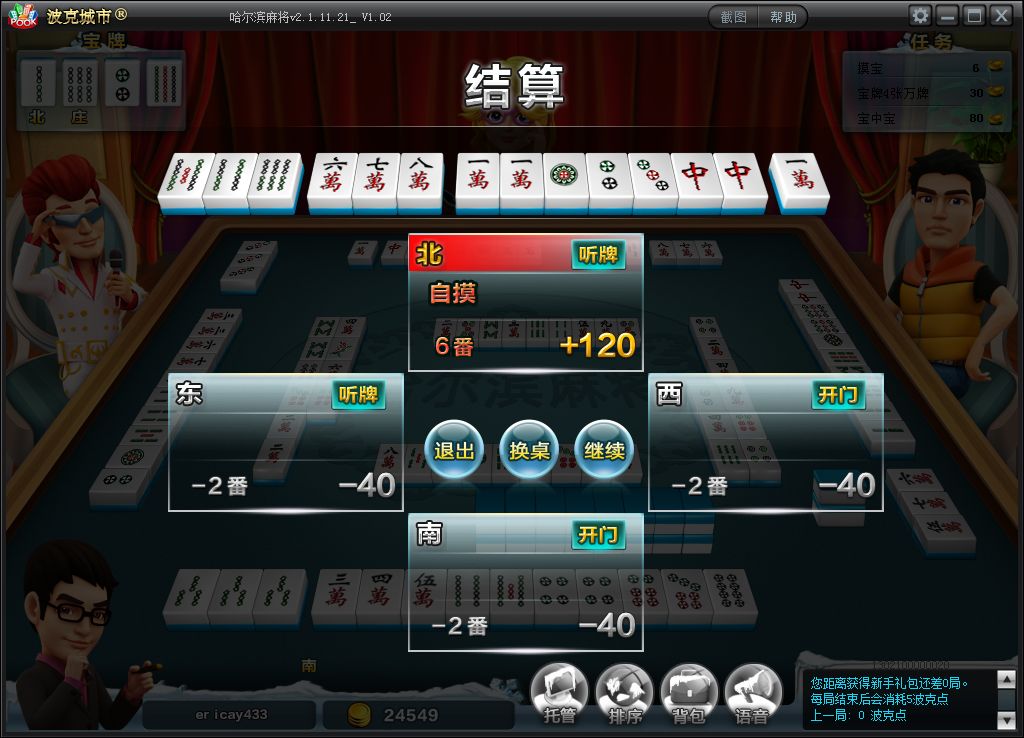Choose 换桌 to change tables
This screenshot has width=1024, height=738.
529,450
